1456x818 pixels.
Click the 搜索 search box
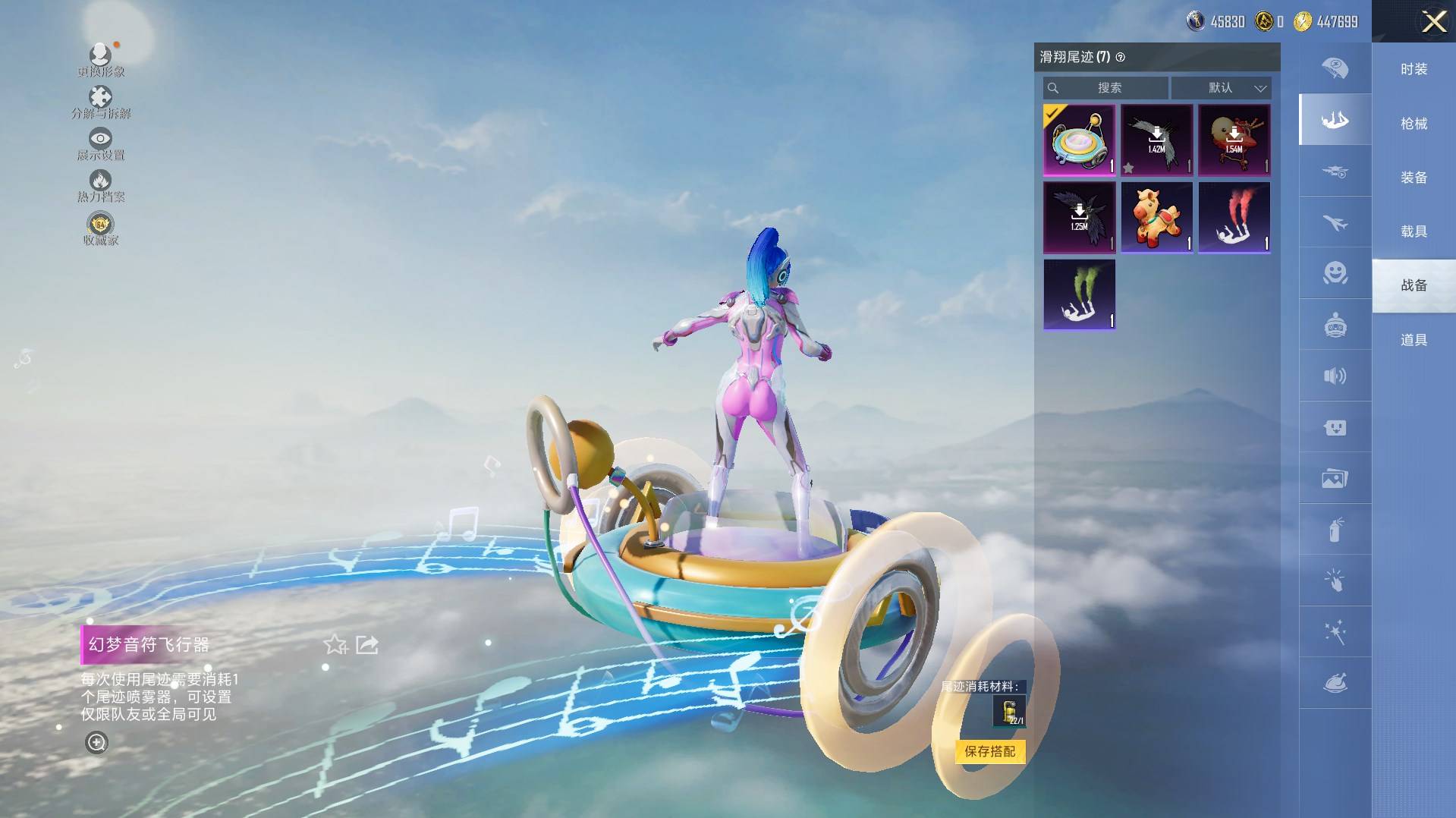point(1106,88)
